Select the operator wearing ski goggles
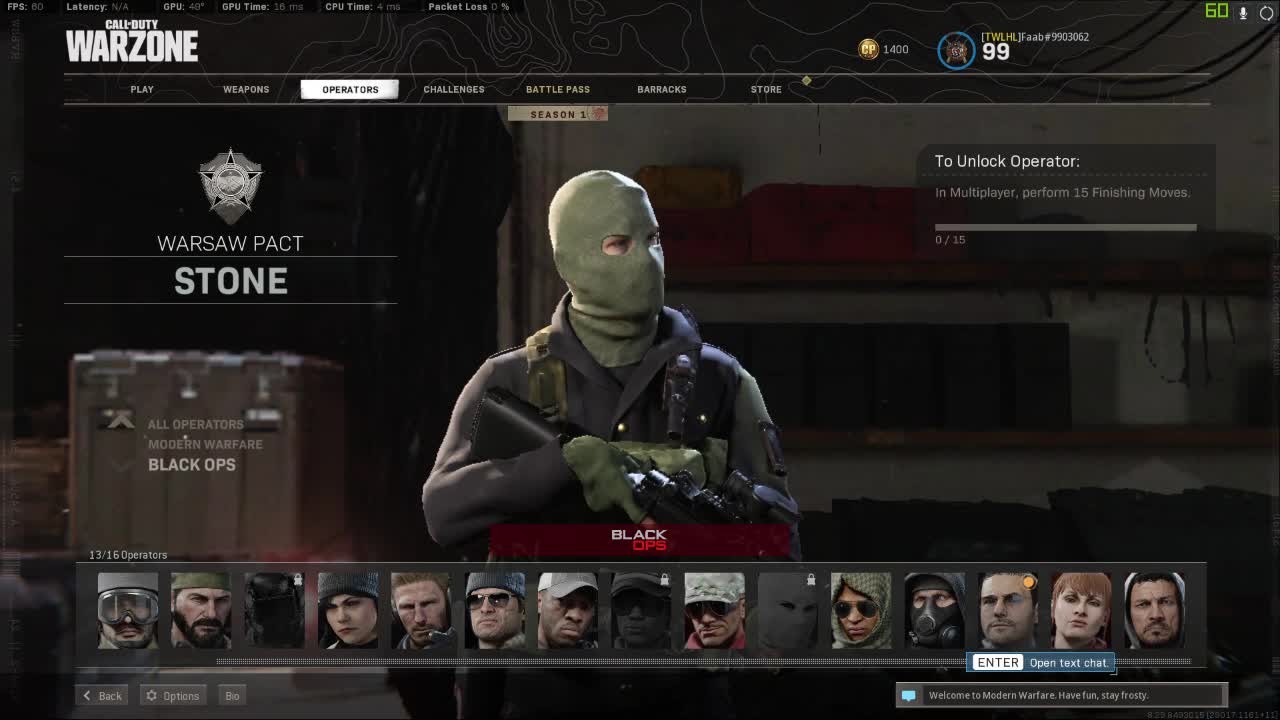 pos(128,611)
